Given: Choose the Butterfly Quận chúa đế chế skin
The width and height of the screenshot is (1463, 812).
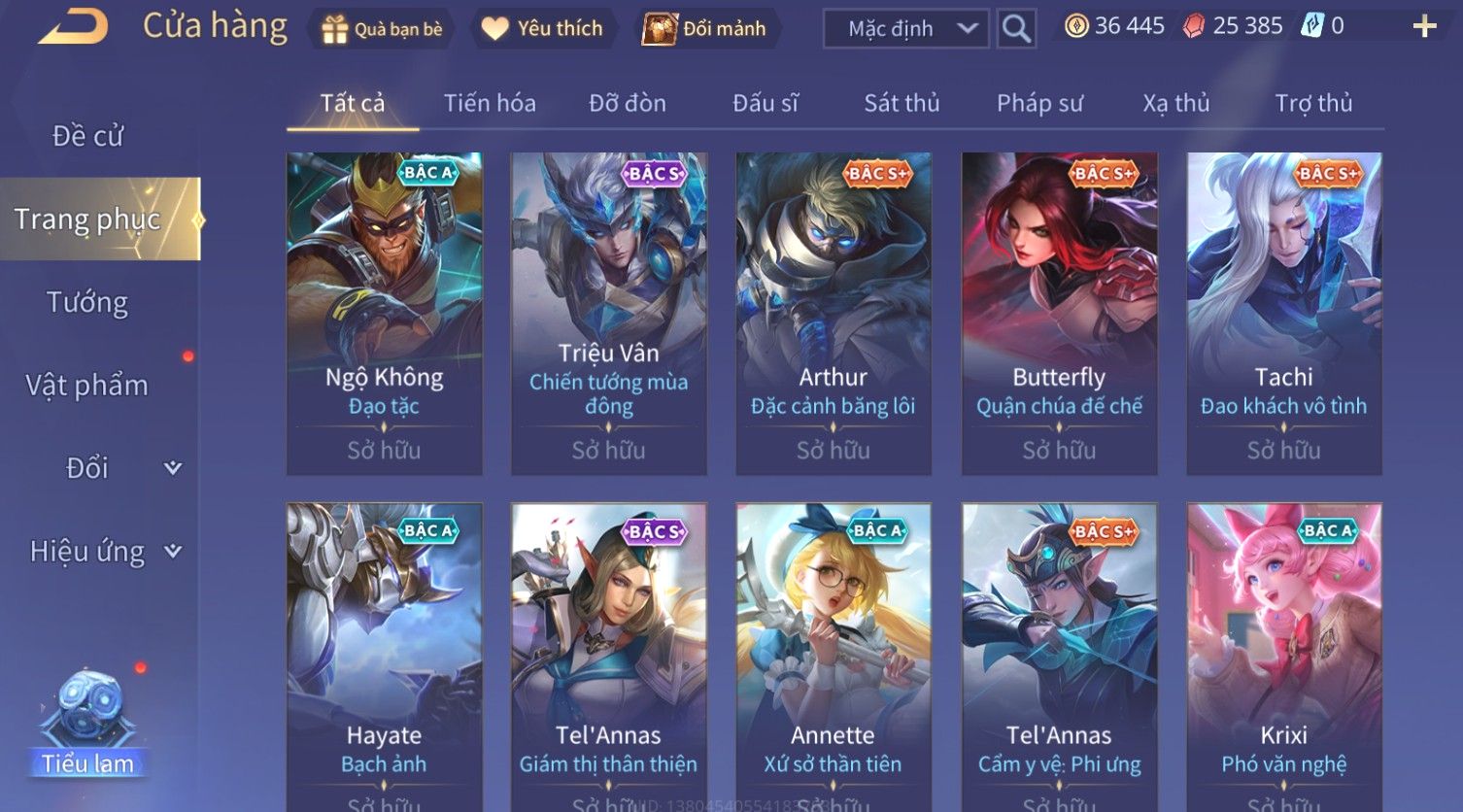Looking at the screenshot, I should pyautogui.click(x=1059, y=313).
